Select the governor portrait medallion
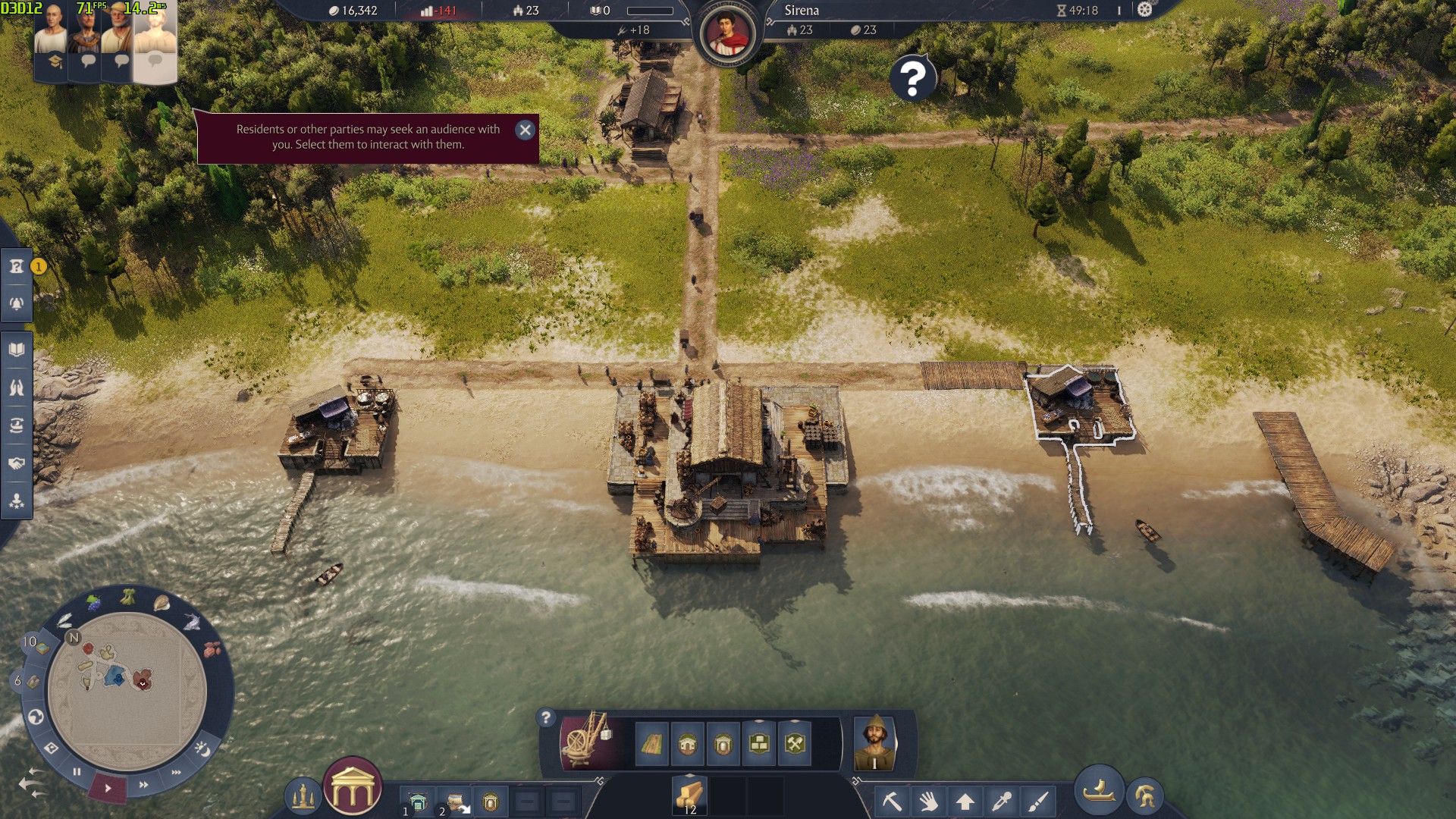Viewport: 1456px width, 819px height. 727,34
